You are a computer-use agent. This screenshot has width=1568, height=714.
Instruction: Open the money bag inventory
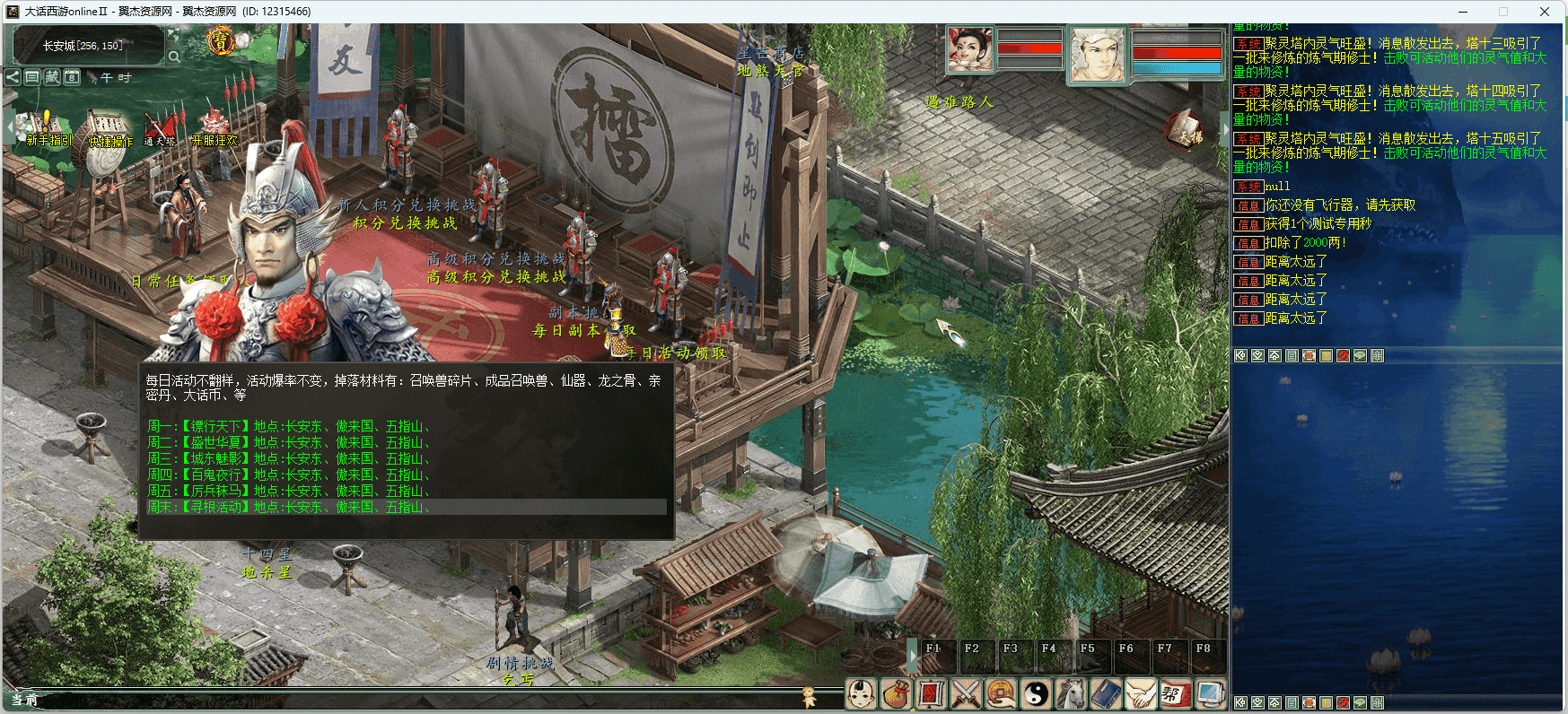point(896,693)
